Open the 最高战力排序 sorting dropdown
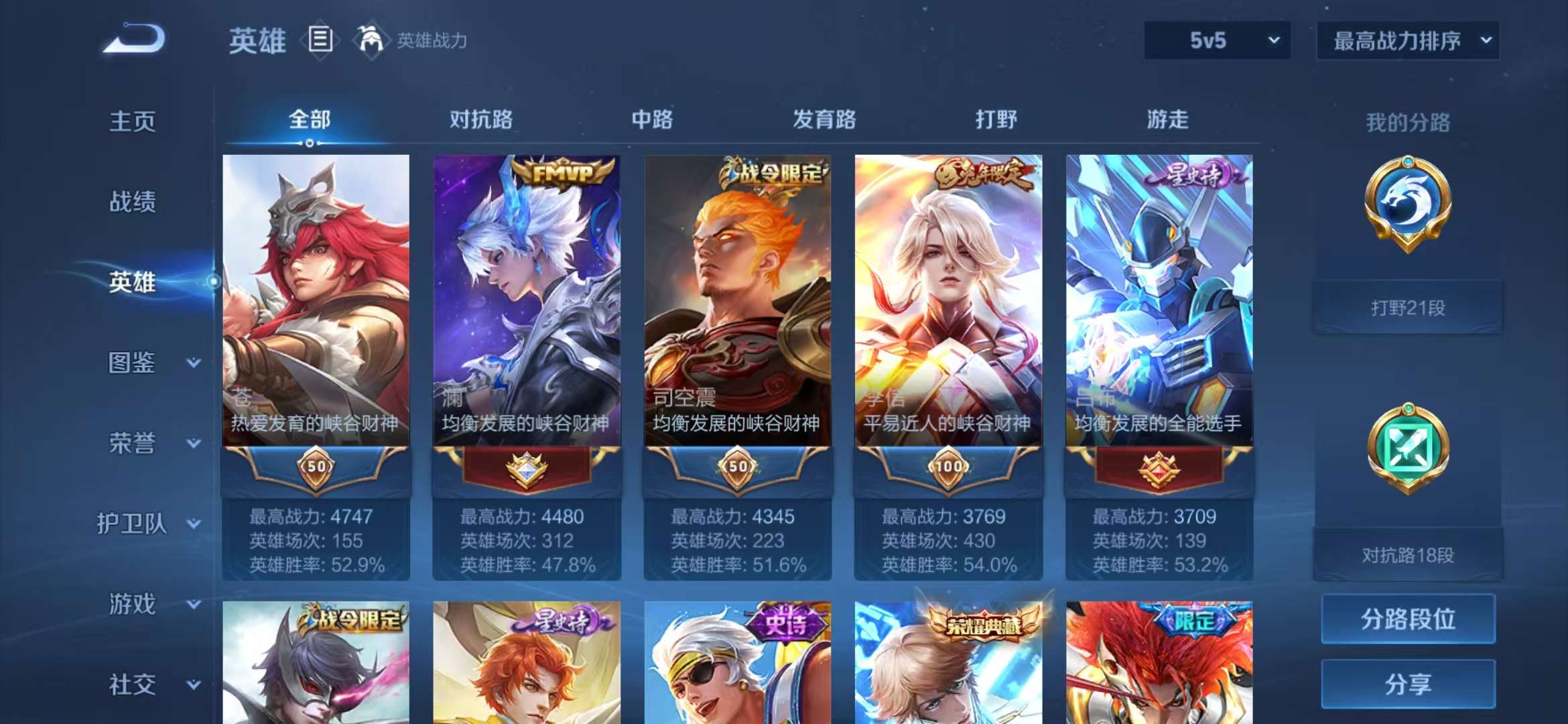 point(1407,40)
